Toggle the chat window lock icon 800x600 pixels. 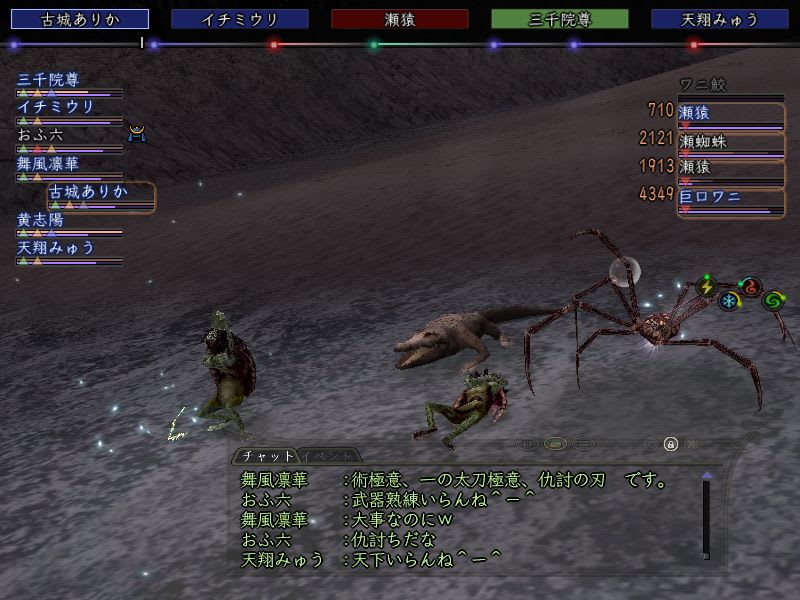click(x=671, y=444)
